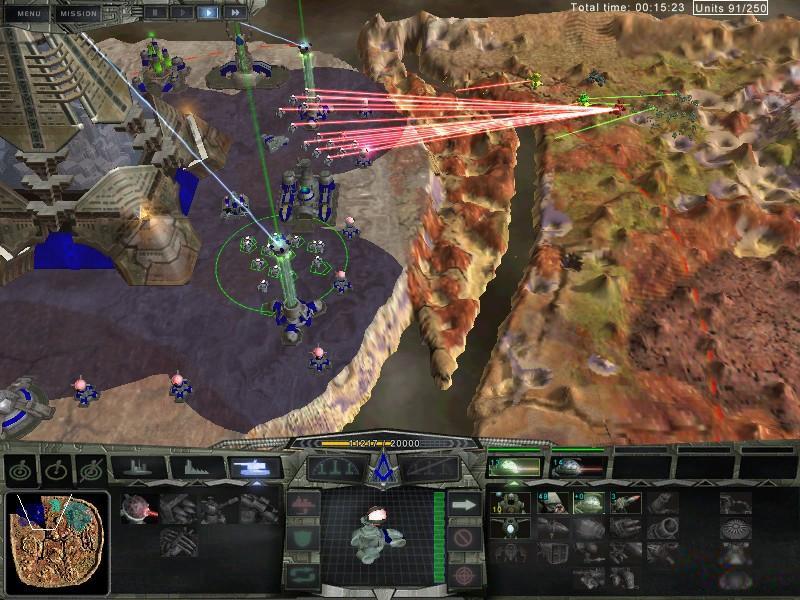Select the first target-circle icon above minimap
The height and width of the screenshot is (600, 800).
(20, 468)
